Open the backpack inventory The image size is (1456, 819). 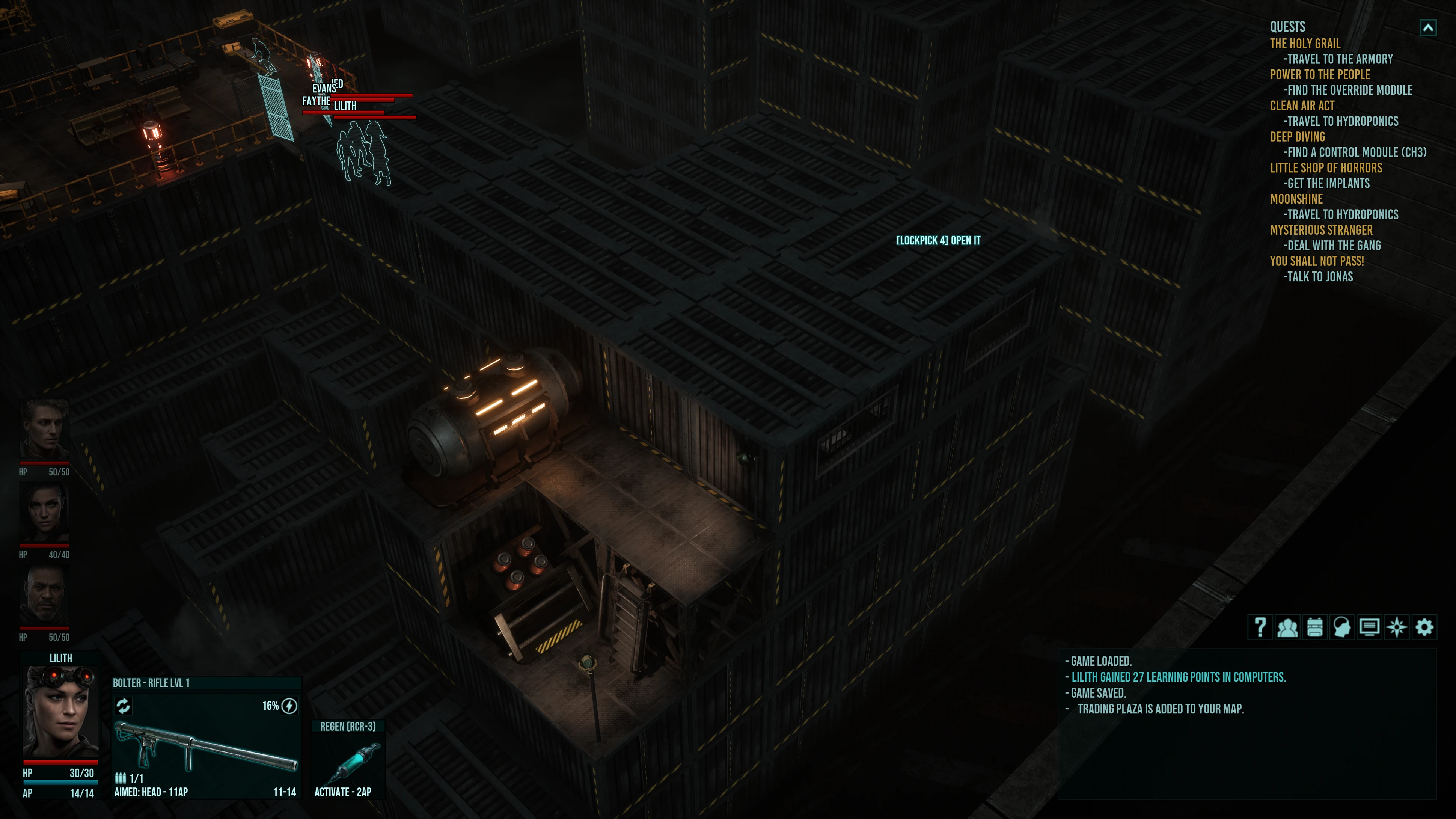pos(1315,627)
